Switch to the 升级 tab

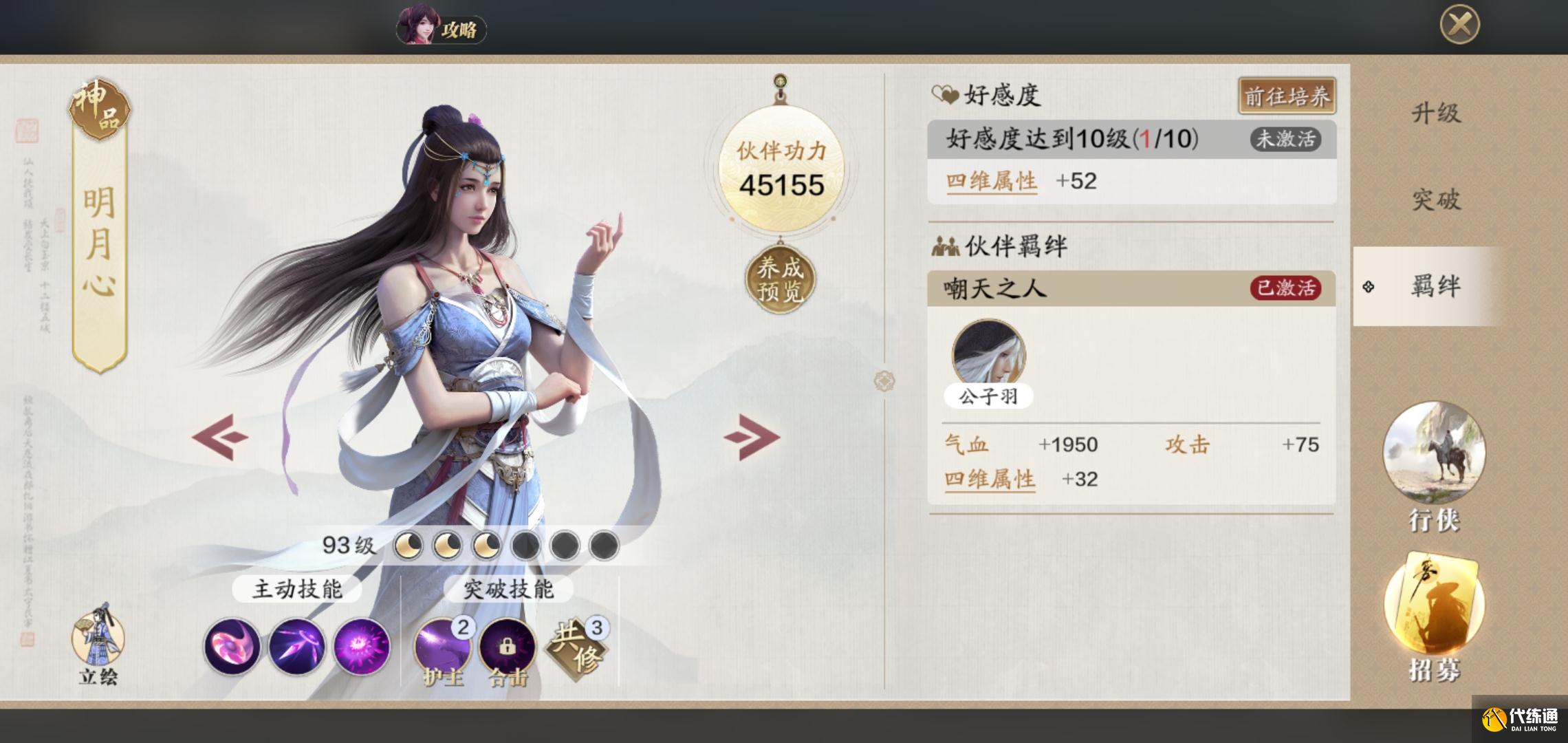tap(1435, 114)
